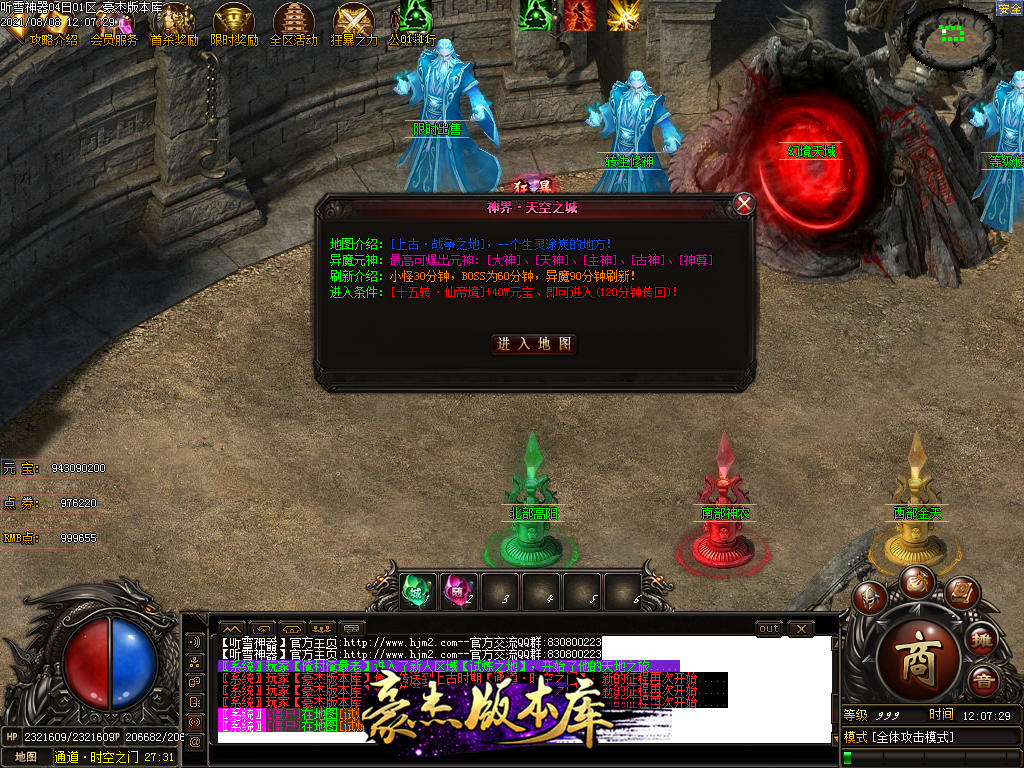Show the 全区活动 events pagoda icon
The image size is (1024, 768).
tap(293, 21)
